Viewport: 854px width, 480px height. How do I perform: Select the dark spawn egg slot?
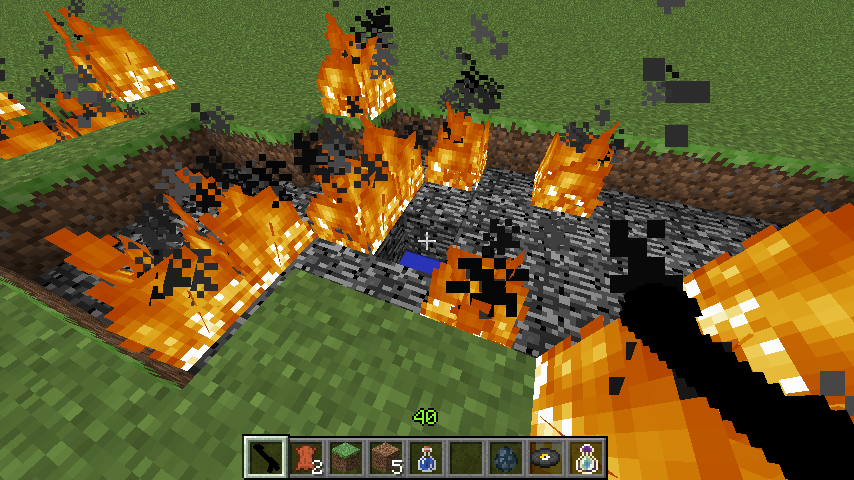click(507, 457)
